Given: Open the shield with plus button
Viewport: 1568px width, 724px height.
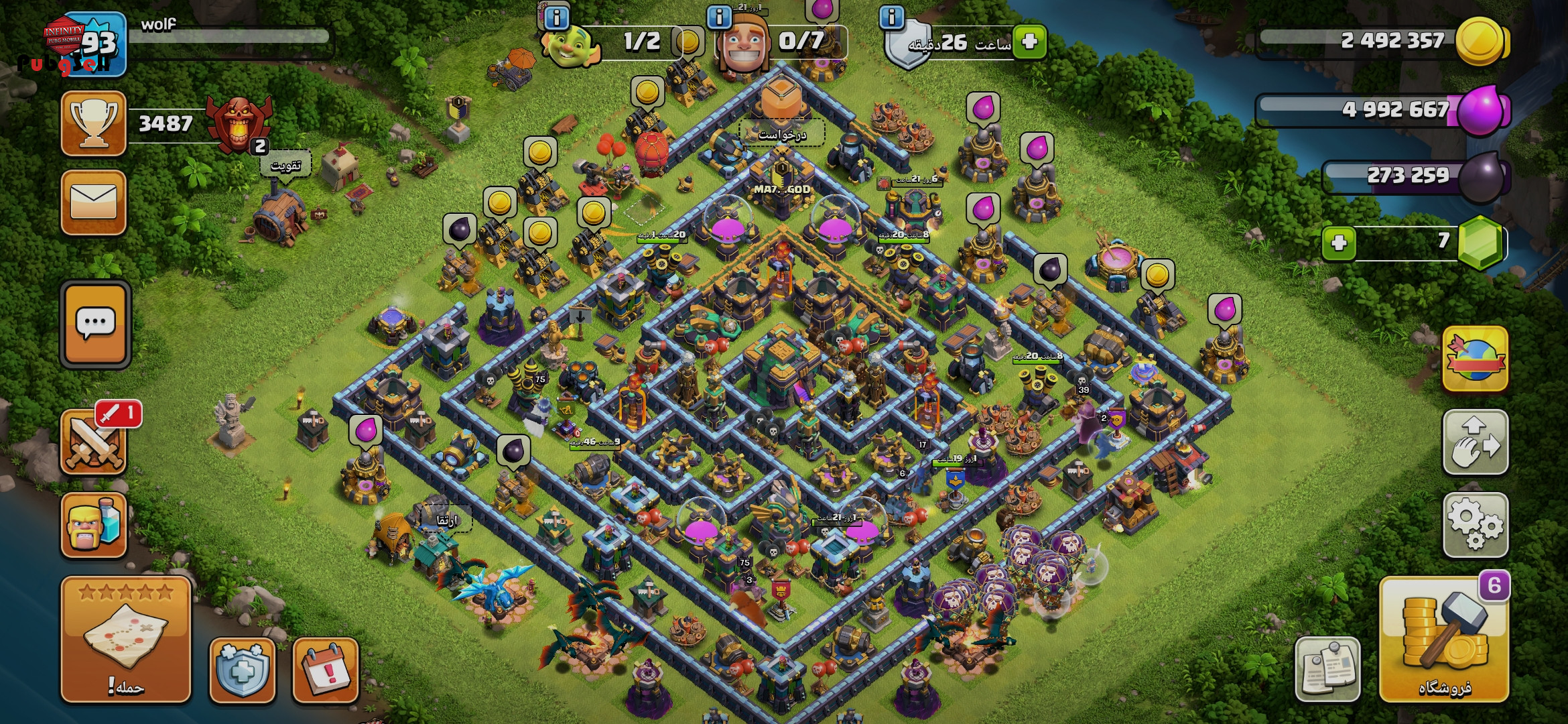Looking at the screenshot, I should pos(242,670).
